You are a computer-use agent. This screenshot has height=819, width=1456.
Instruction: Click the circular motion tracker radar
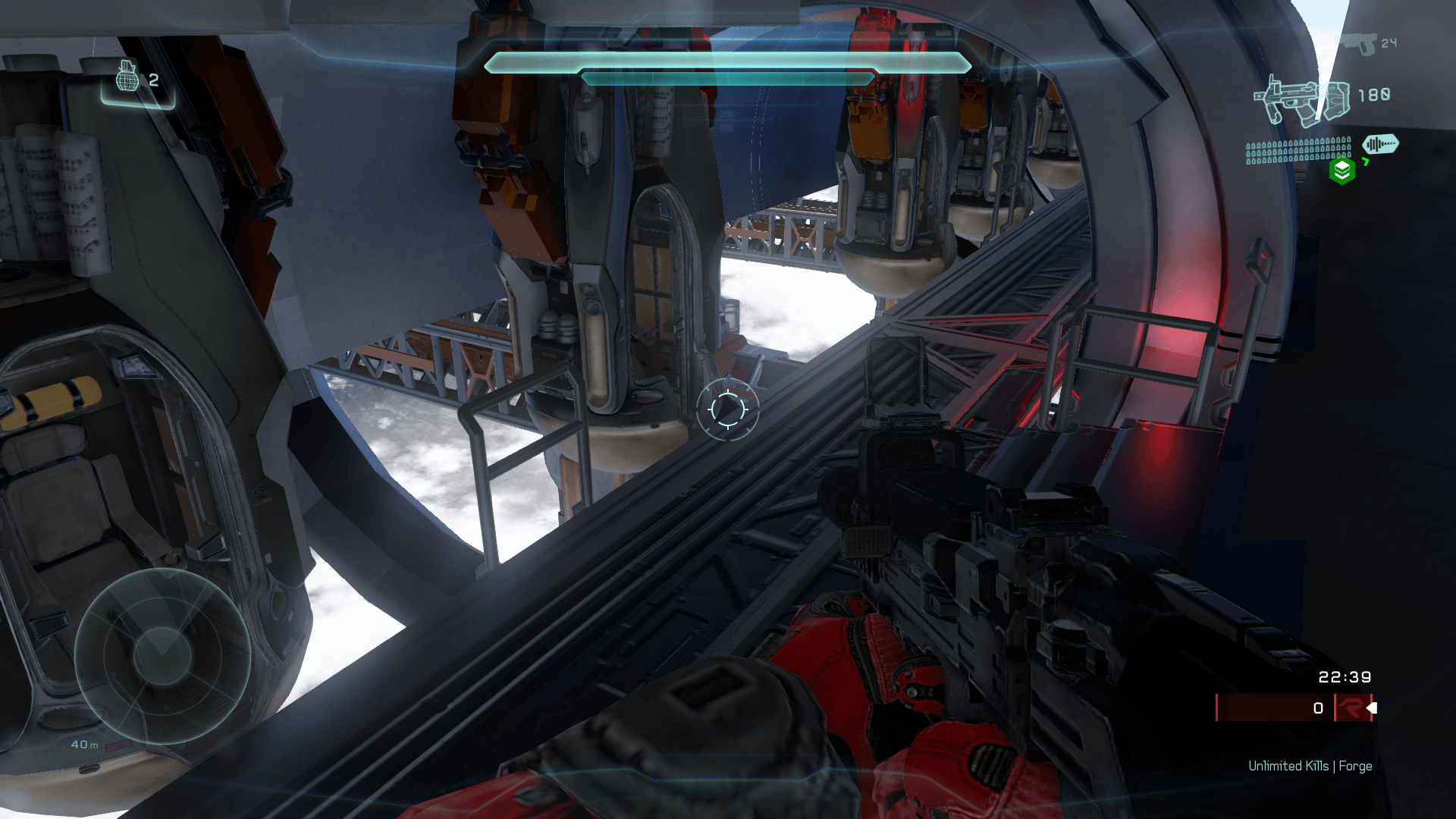click(162, 655)
